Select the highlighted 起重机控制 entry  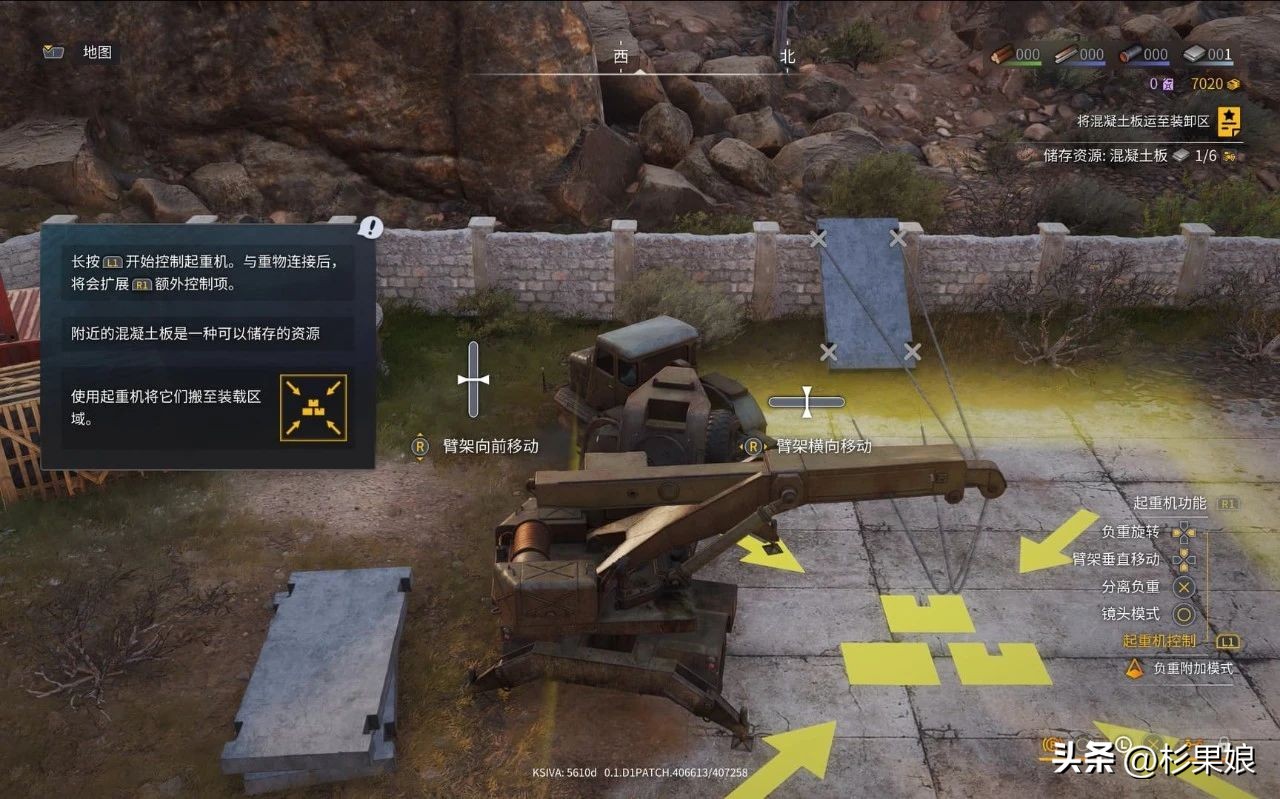pyautogui.click(x=1159, y=641)
